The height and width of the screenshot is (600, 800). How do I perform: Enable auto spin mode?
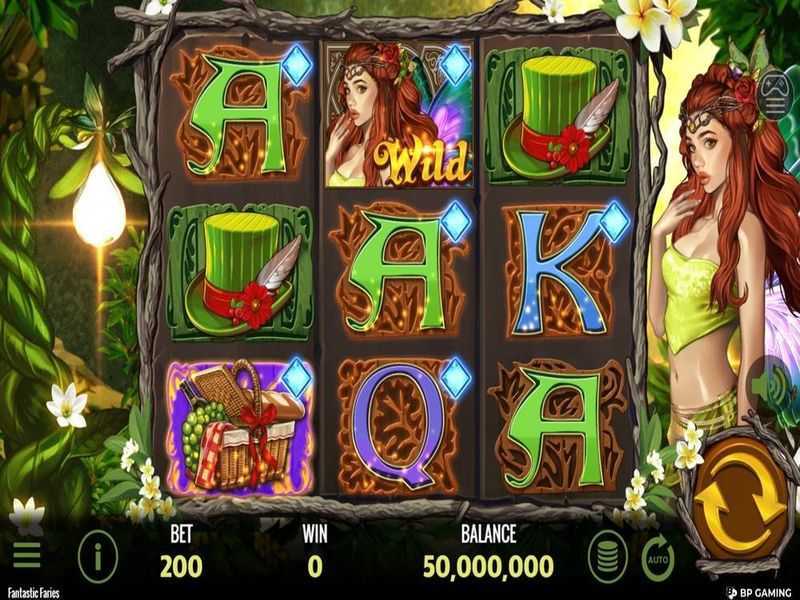pyautogui.click(x=658, y=553)
